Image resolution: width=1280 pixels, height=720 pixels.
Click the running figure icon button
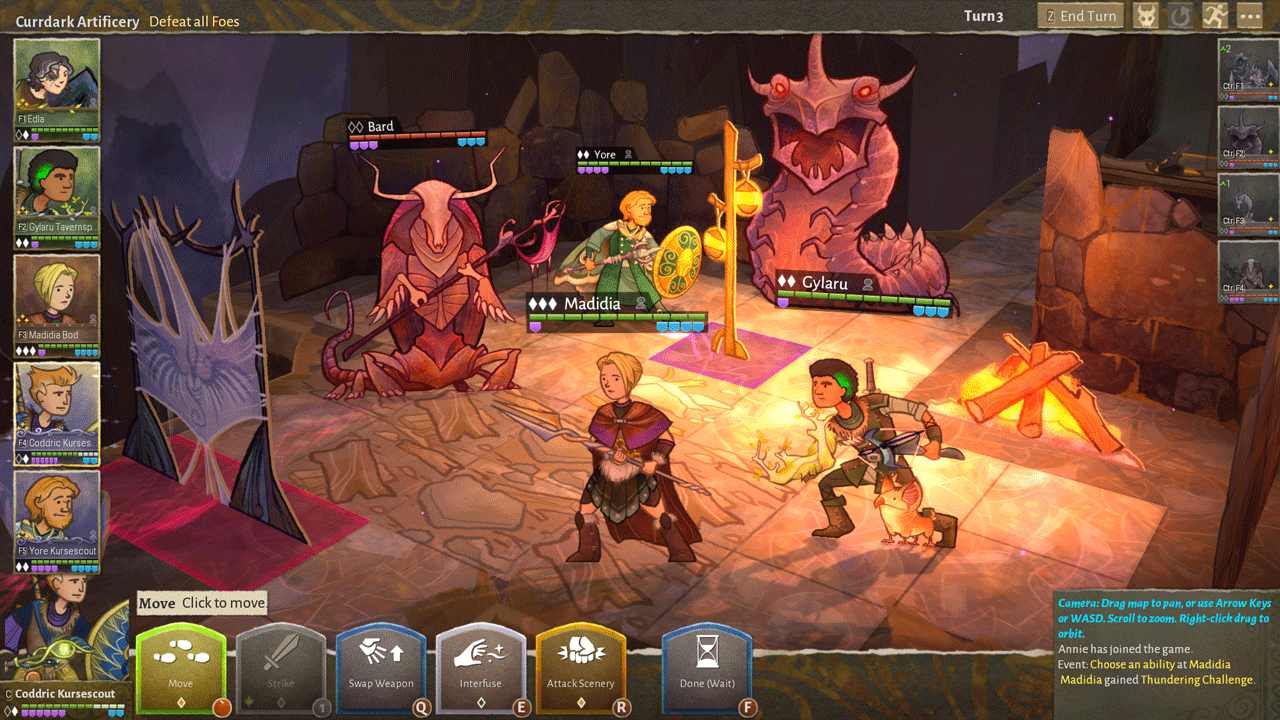coord(1215,16)
